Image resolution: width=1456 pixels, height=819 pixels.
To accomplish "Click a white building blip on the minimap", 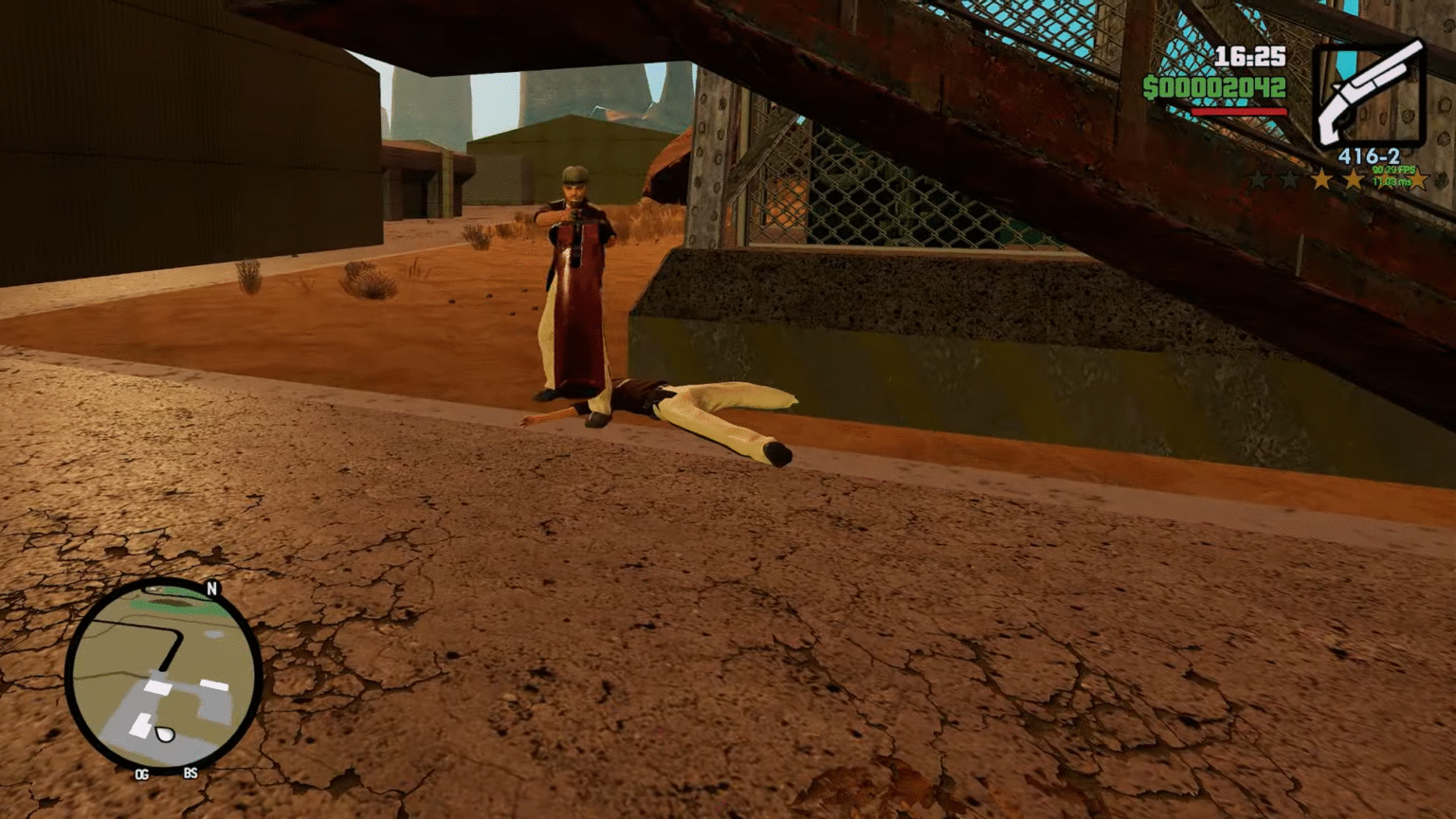I will pos(155,686).
